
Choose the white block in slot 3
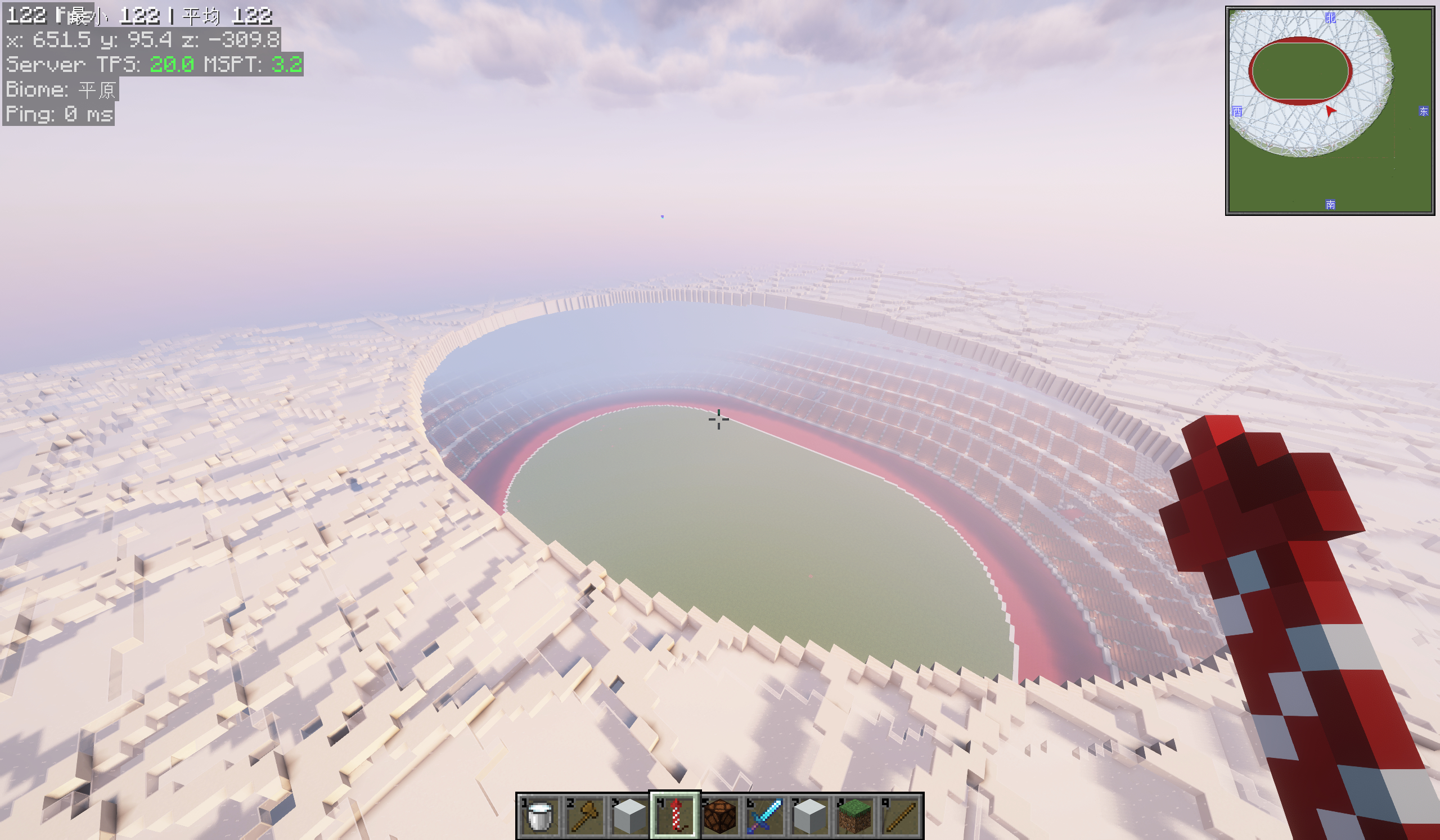point(629,815)
